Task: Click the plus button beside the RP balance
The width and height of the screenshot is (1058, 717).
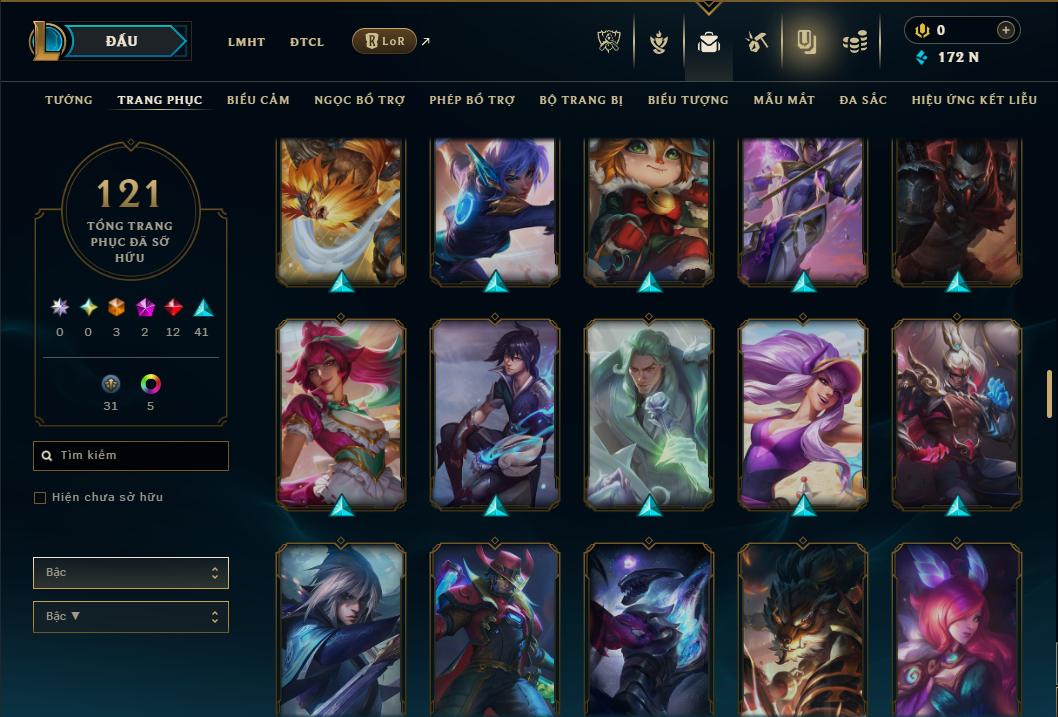Action: 1006,30
